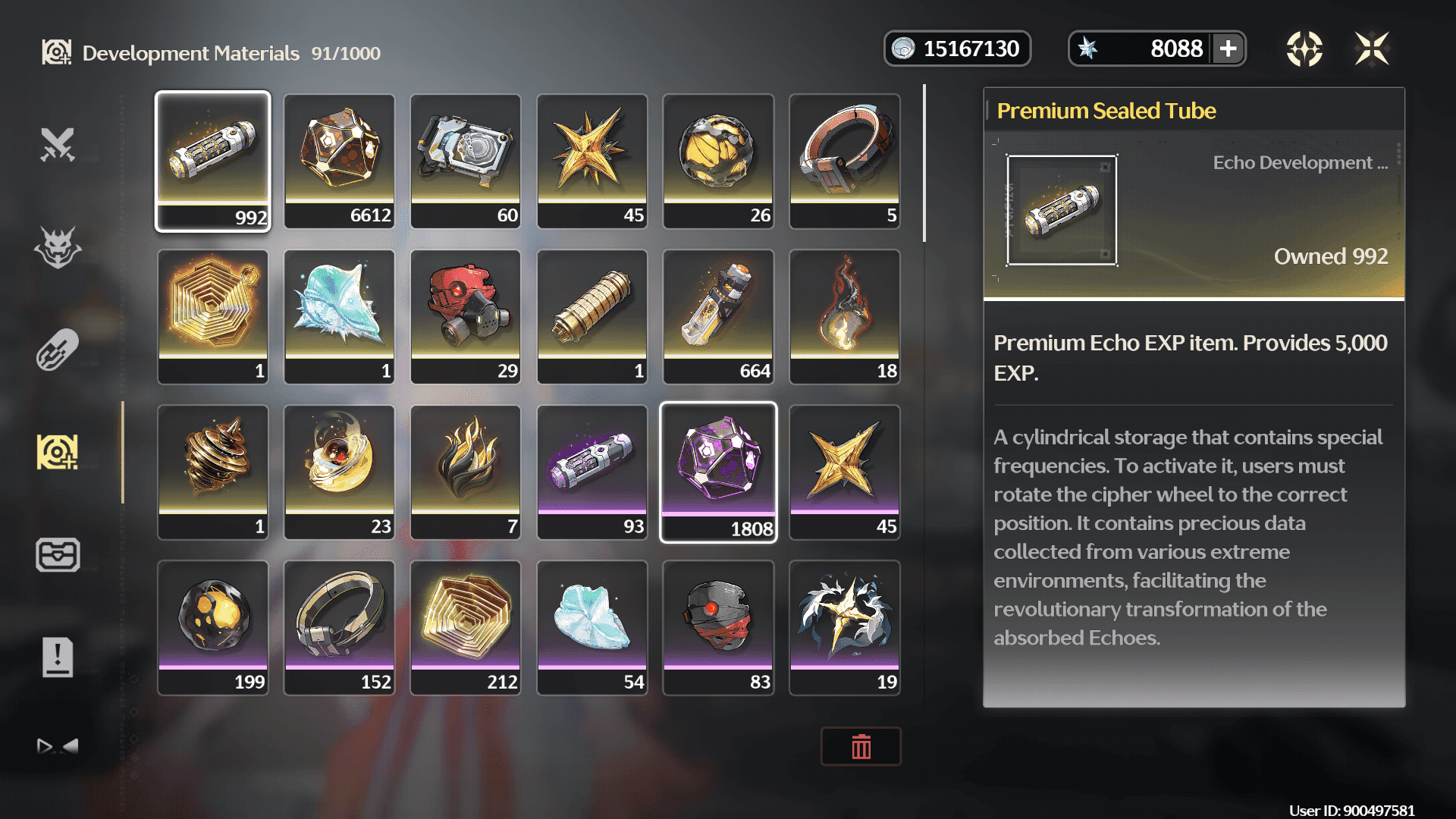
Task: Select the red gas mask item with 29
Action: [466, 316]
